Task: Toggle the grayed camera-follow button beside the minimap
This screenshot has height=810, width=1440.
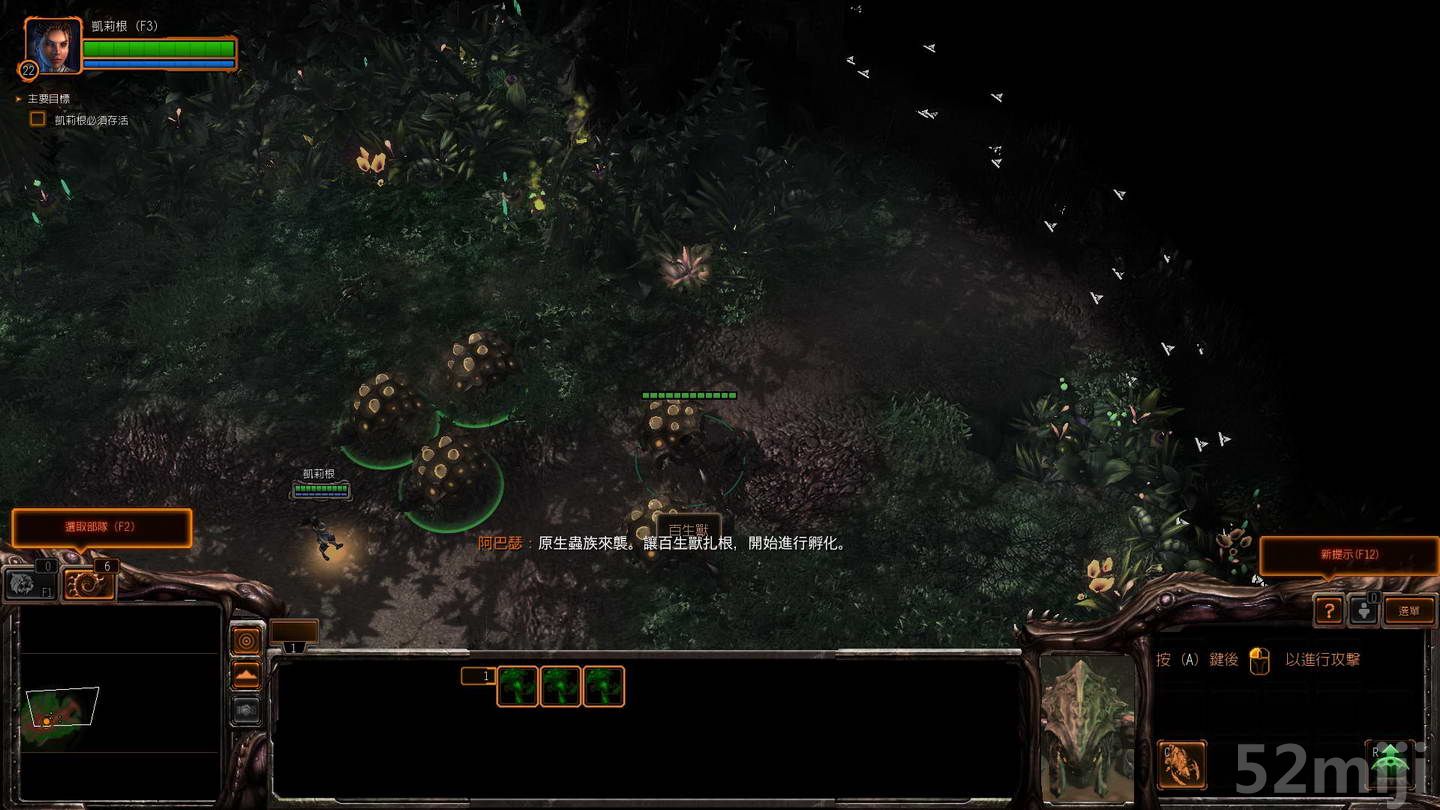Action: pos(247,710)
